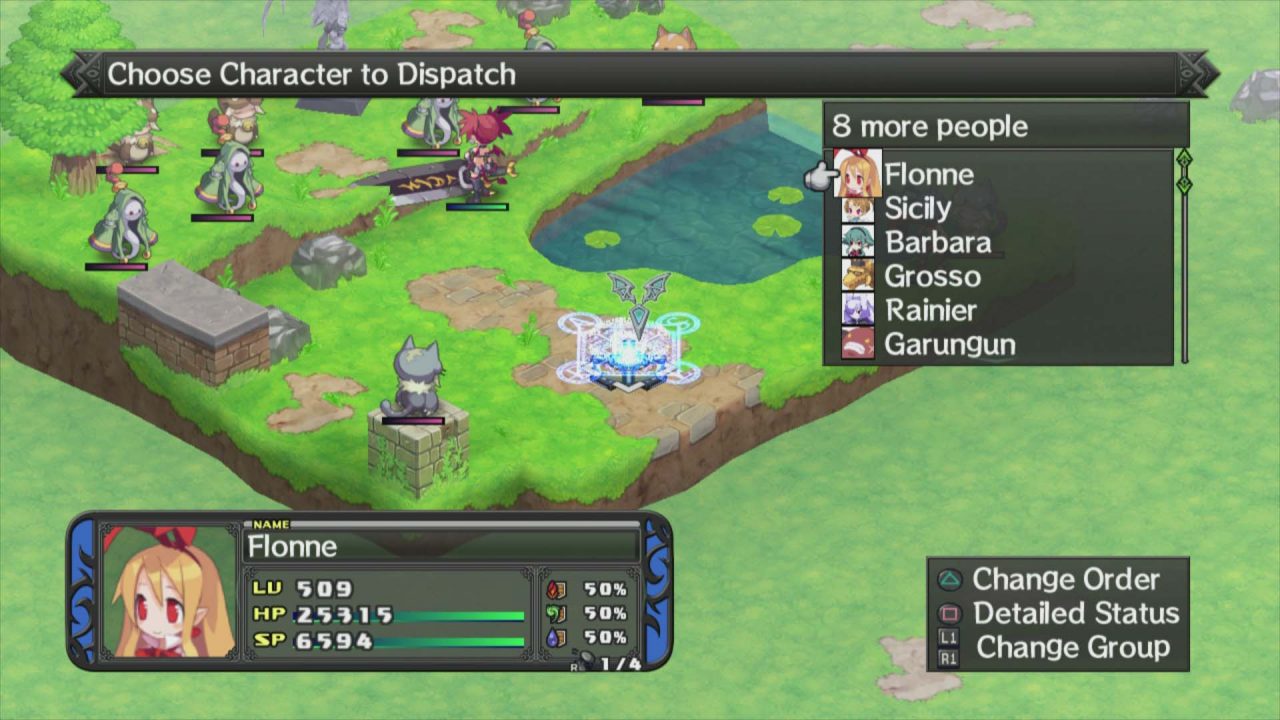Select Flonne from the dispatch list
1280x720 pixels.
(x=928, y=175)
